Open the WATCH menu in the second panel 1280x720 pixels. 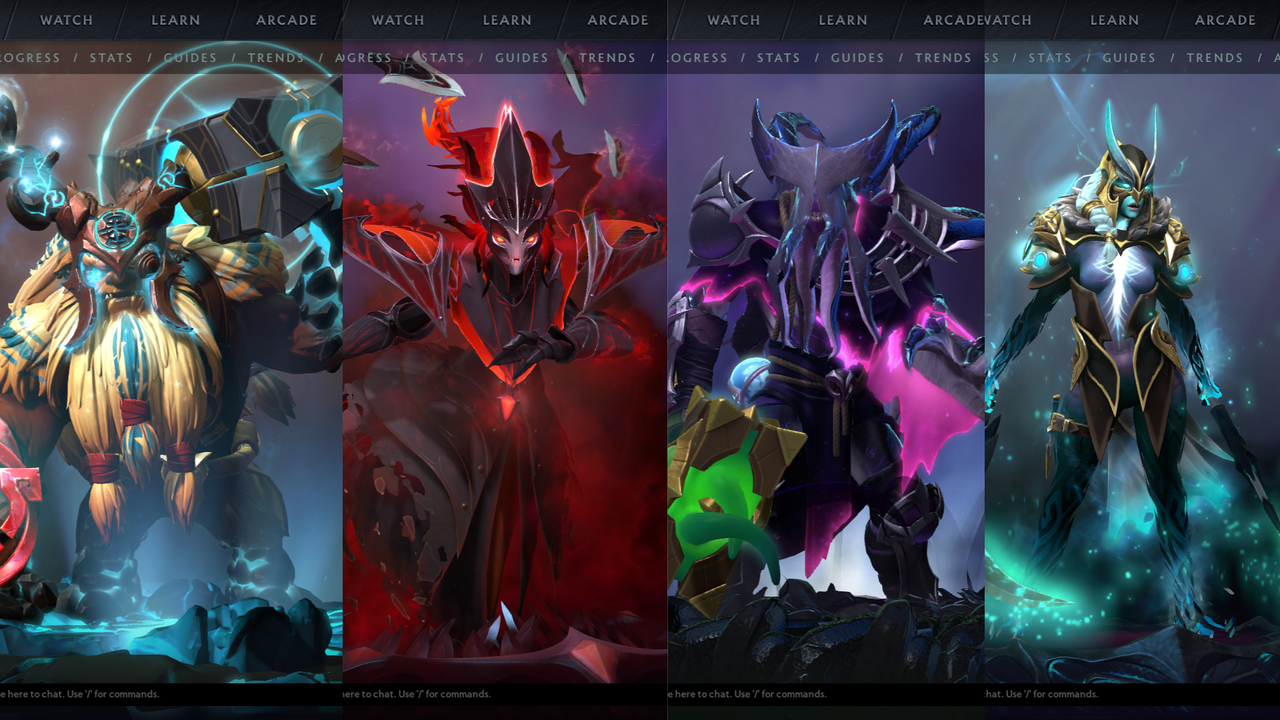click(397, 20)
